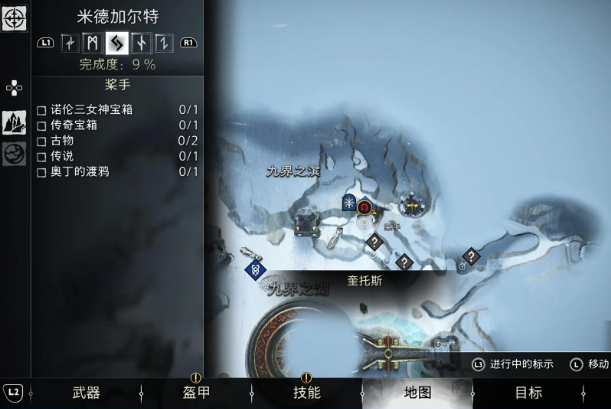Viewport: 611px width, 409px height.
Task: Click the crosshair icon above the sidebar
Action: tap(14, 17)
